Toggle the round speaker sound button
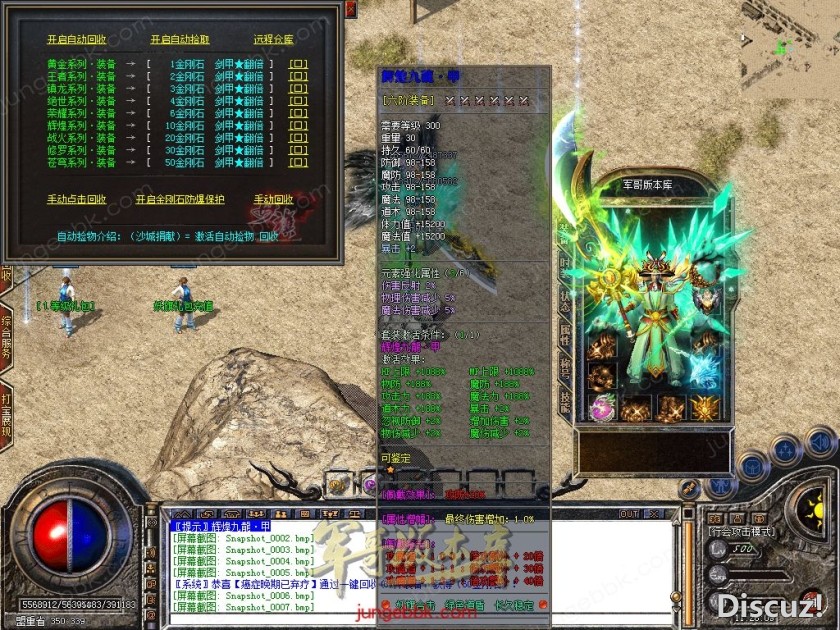This screenshot has height=630, width=840. tap(820, 442)
